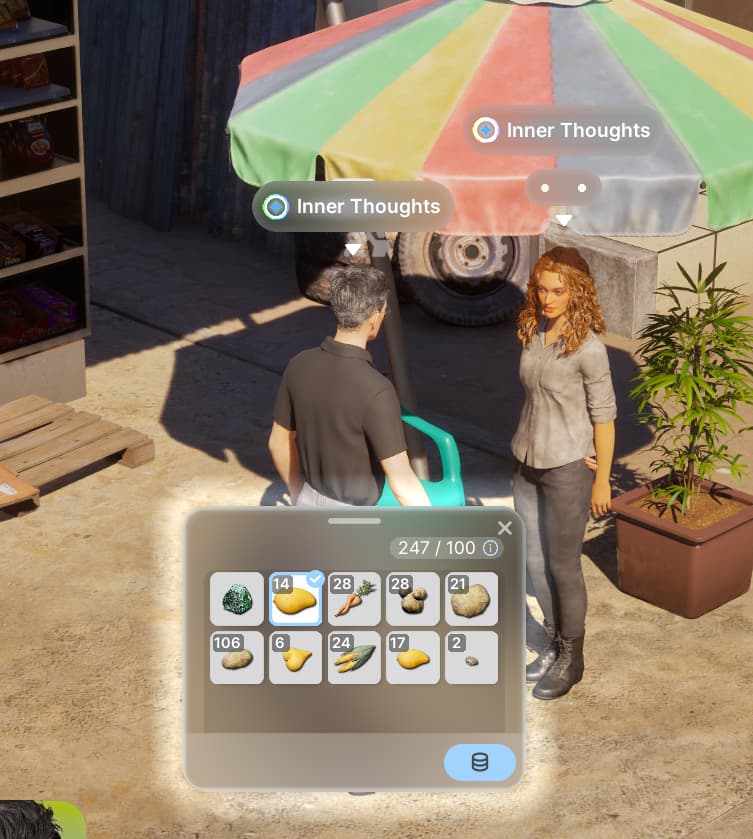Select the small pebble stack of 2
Viewport: 753px width, 839px height.
coord(471,658)
